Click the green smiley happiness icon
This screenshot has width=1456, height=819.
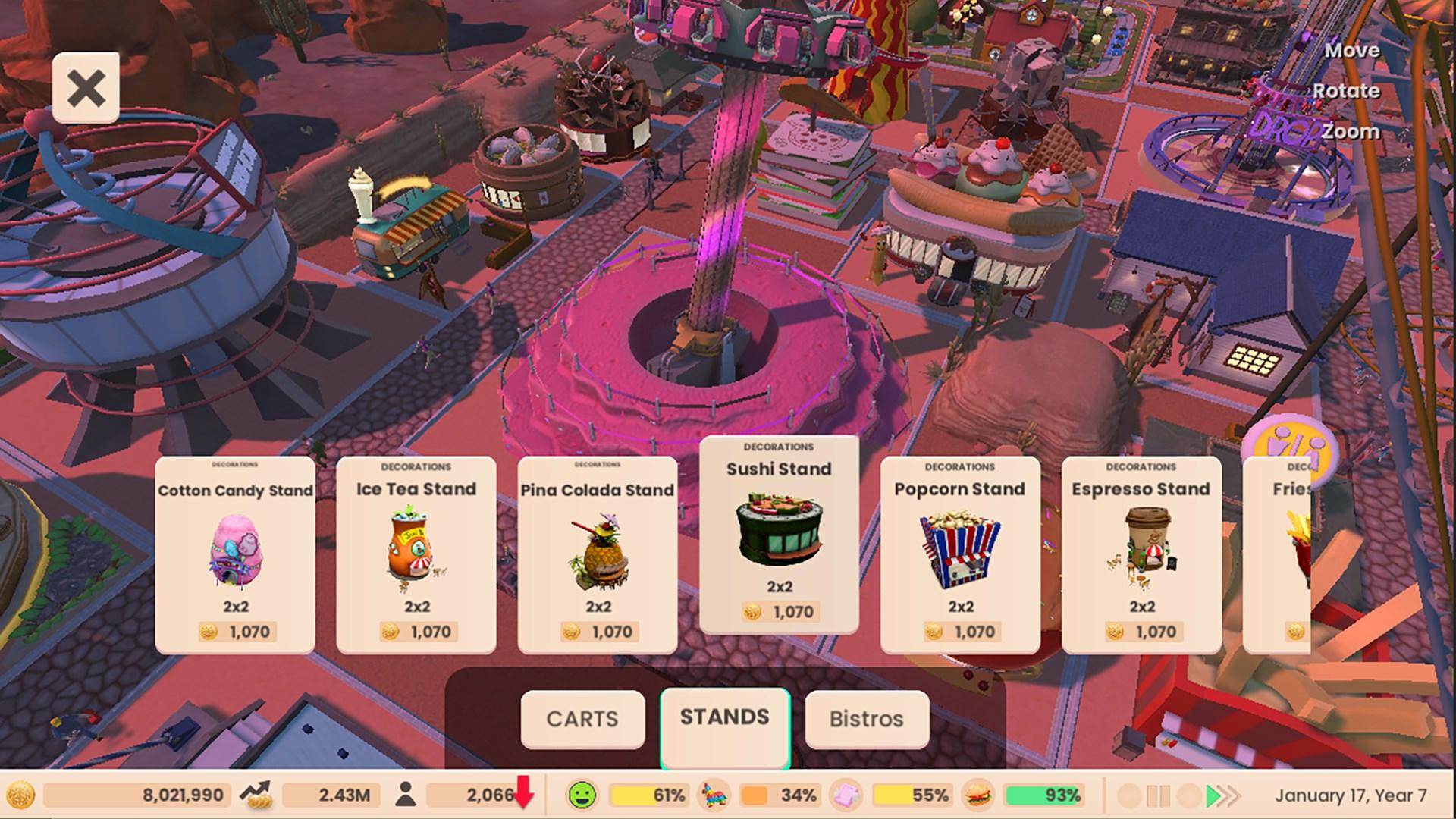(x=582, y=795)
